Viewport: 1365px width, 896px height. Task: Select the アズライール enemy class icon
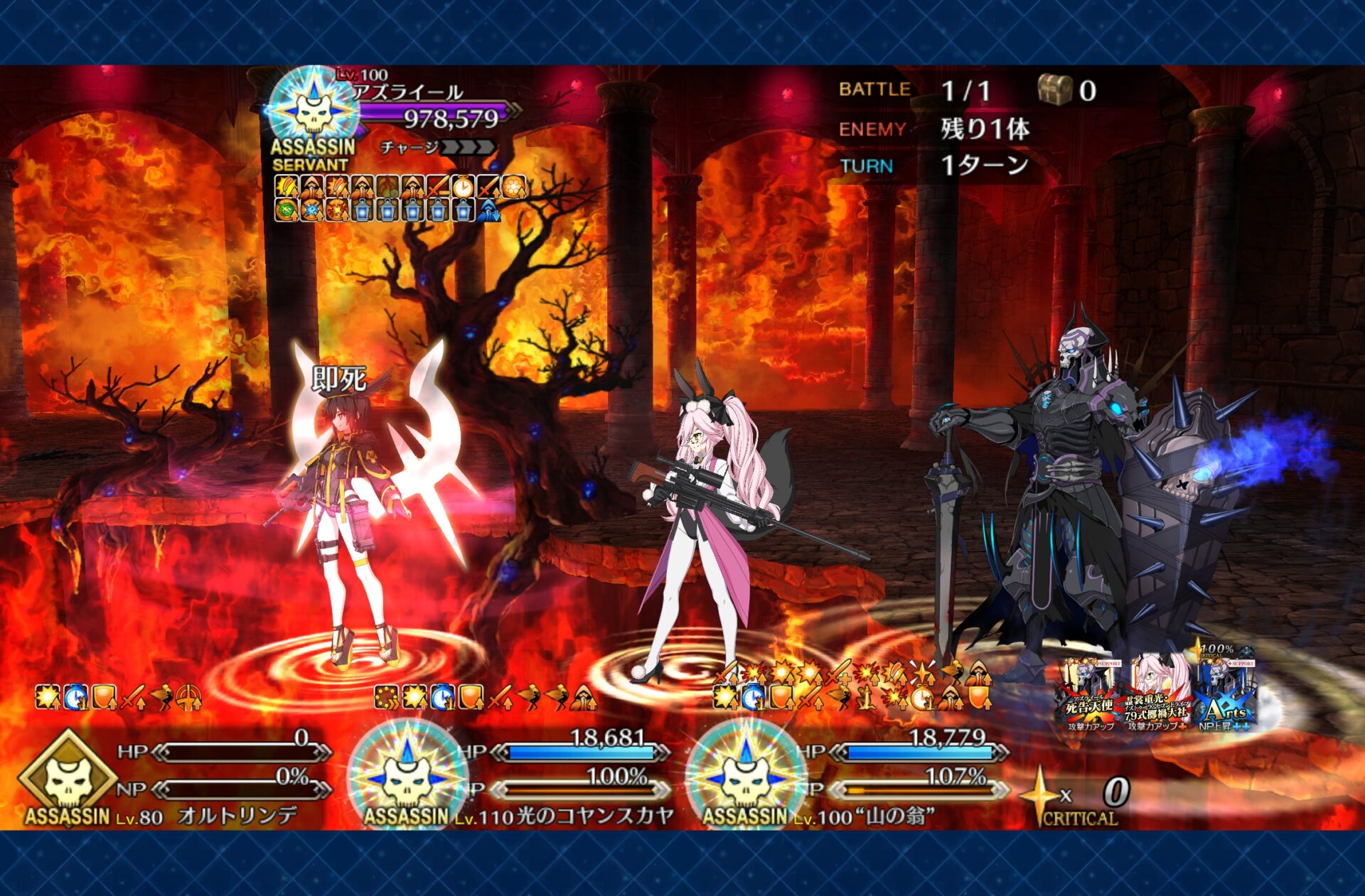[313, 109]
